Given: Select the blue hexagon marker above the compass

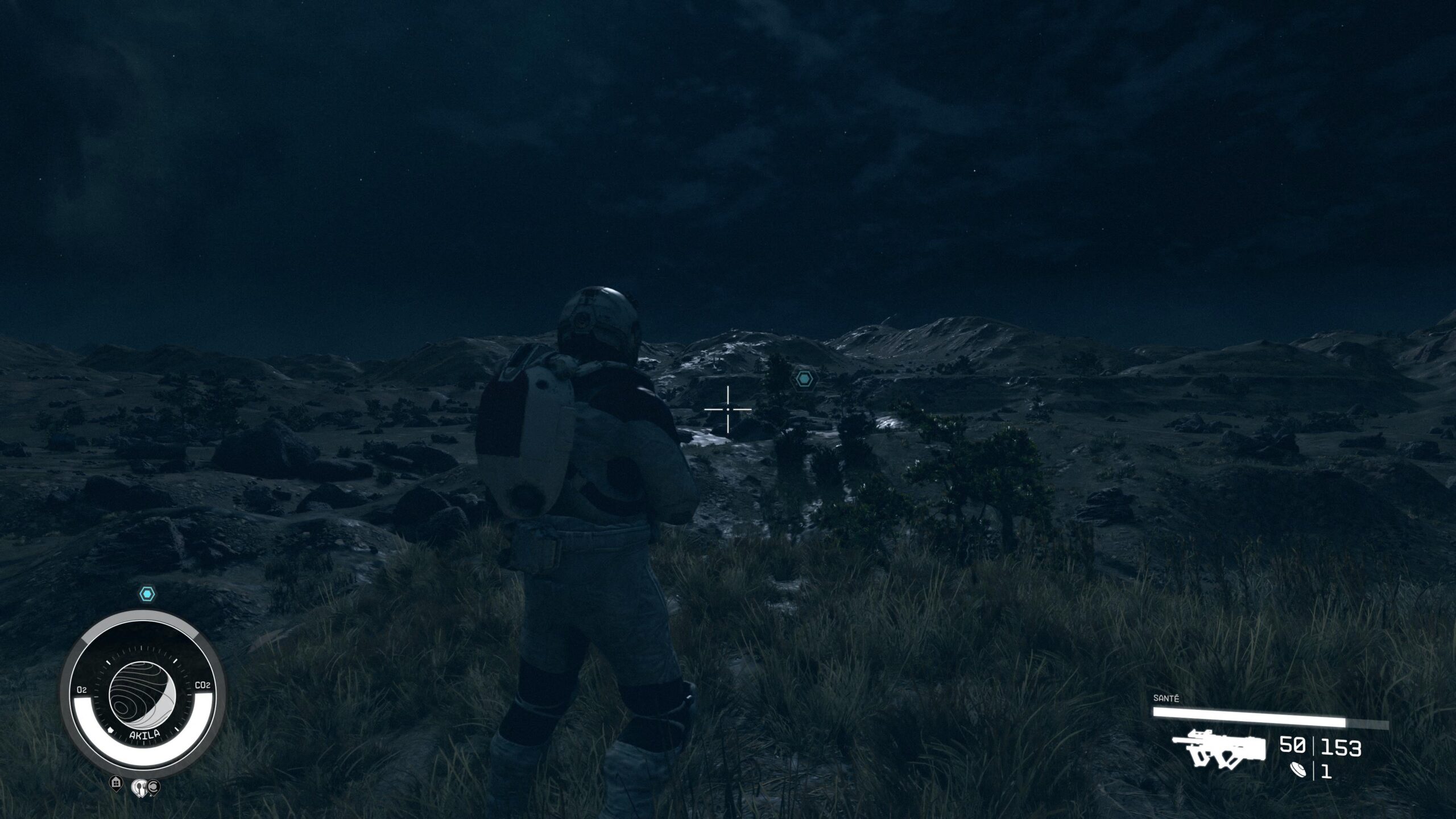Looking at the screenshot, I should point(147,595).
